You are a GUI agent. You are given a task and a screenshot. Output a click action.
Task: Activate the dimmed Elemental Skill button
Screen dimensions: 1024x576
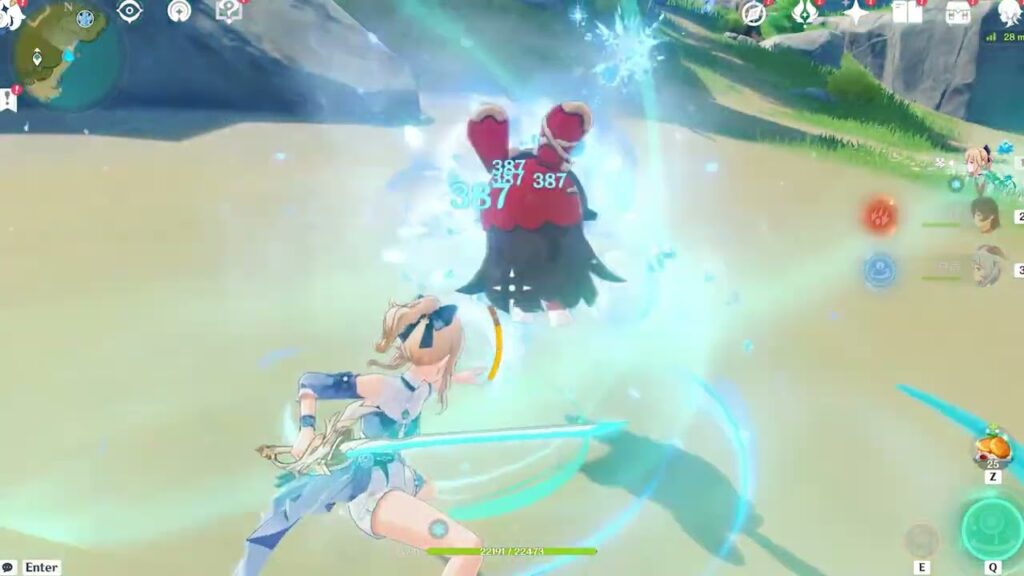920,540
